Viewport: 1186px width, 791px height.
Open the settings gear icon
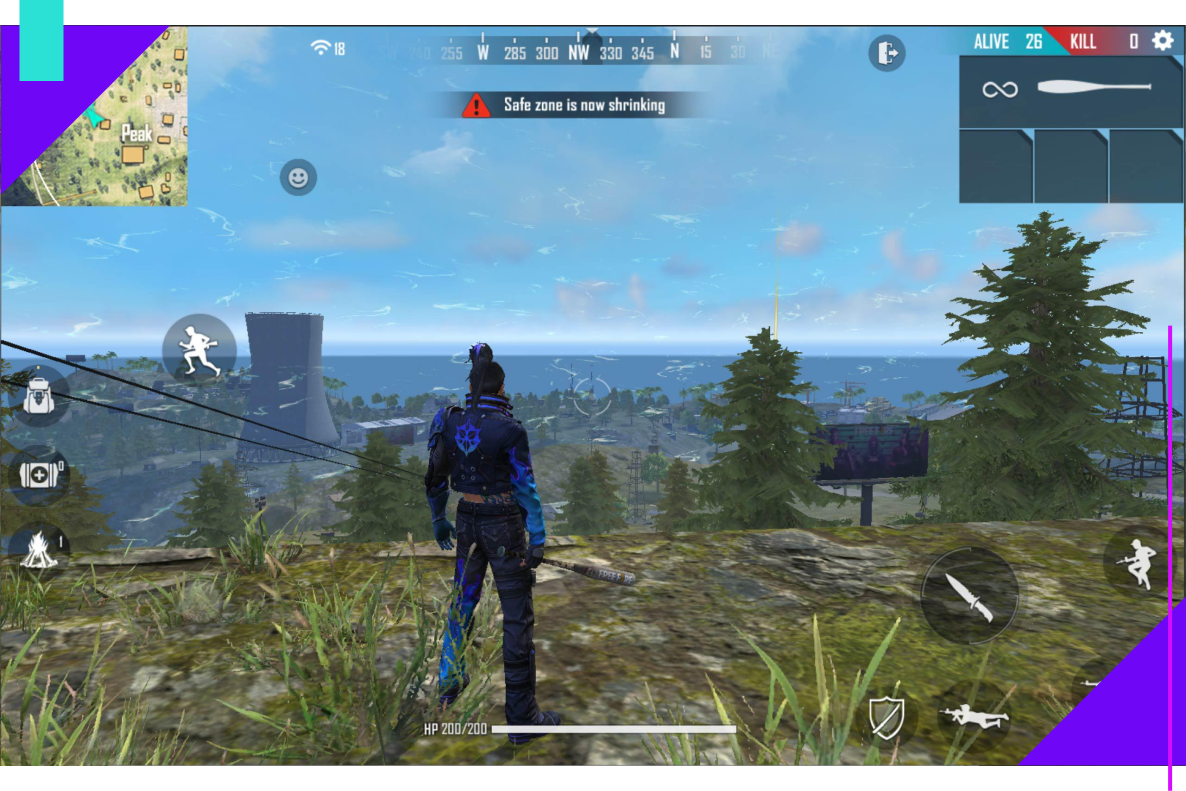coord(1162,41)
